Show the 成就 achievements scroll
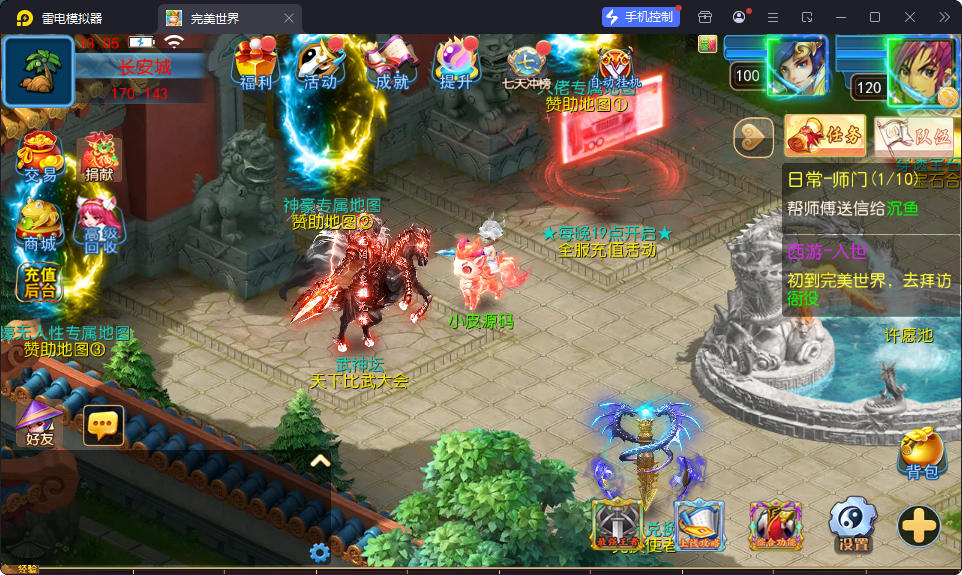Screen dimensions: 962x575 click(x=391, y=65)
